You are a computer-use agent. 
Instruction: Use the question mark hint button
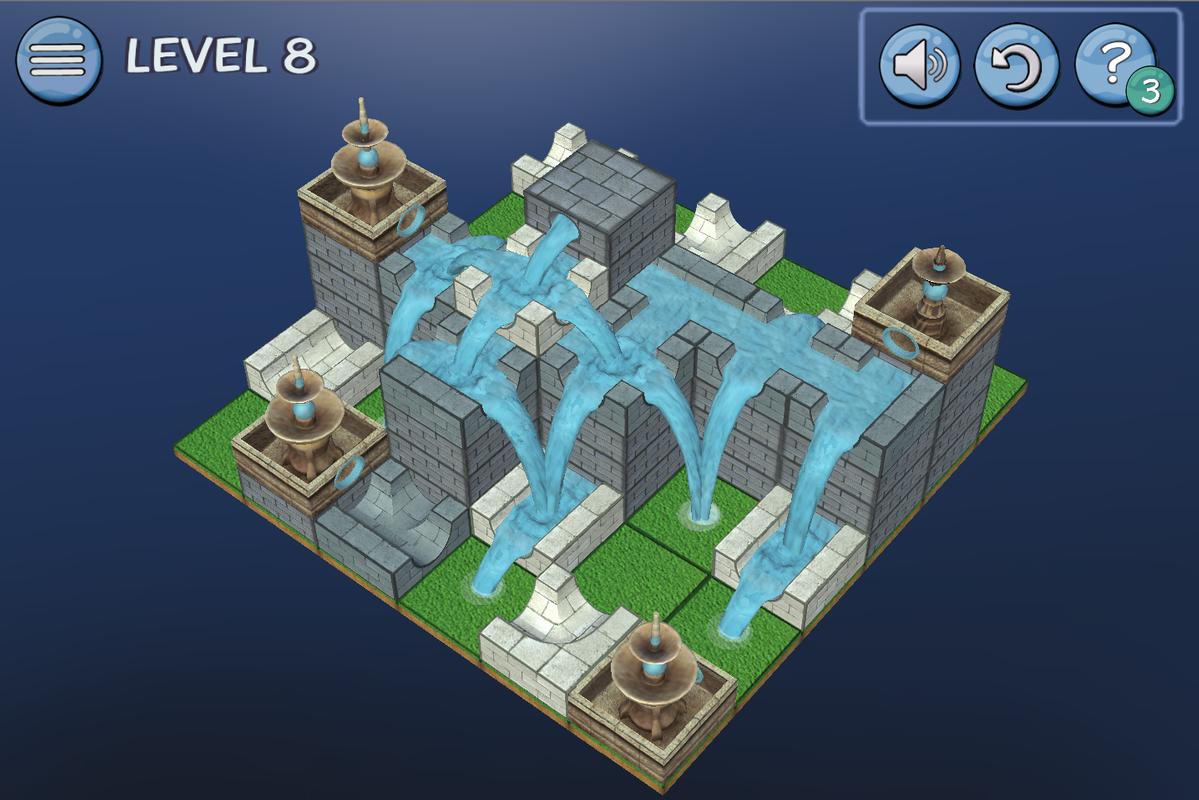pyautogui.click(x=1113, y=62)
